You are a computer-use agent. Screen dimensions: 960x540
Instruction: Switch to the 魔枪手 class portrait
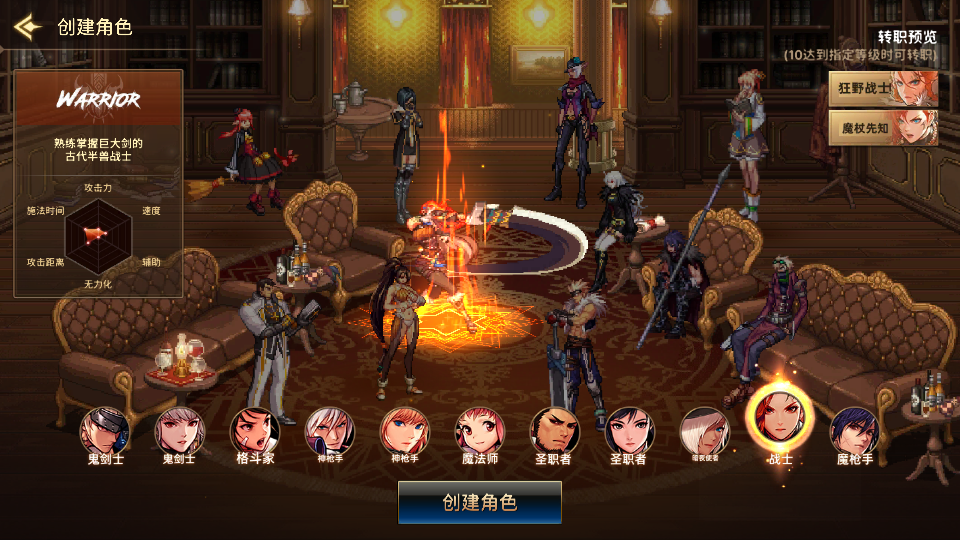[x=854, y=431]
